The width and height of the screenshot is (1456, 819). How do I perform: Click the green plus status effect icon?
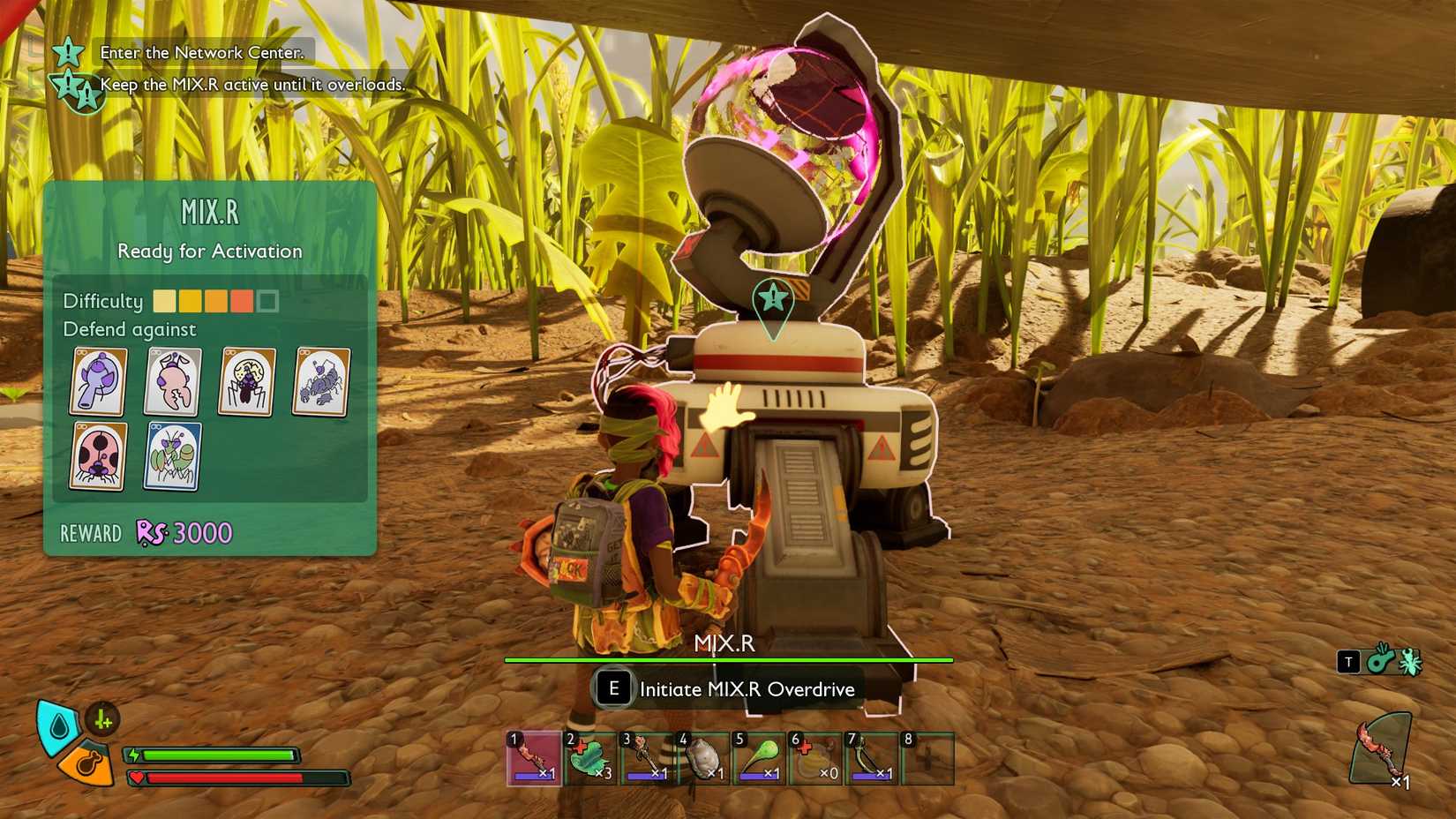(103, 720)
